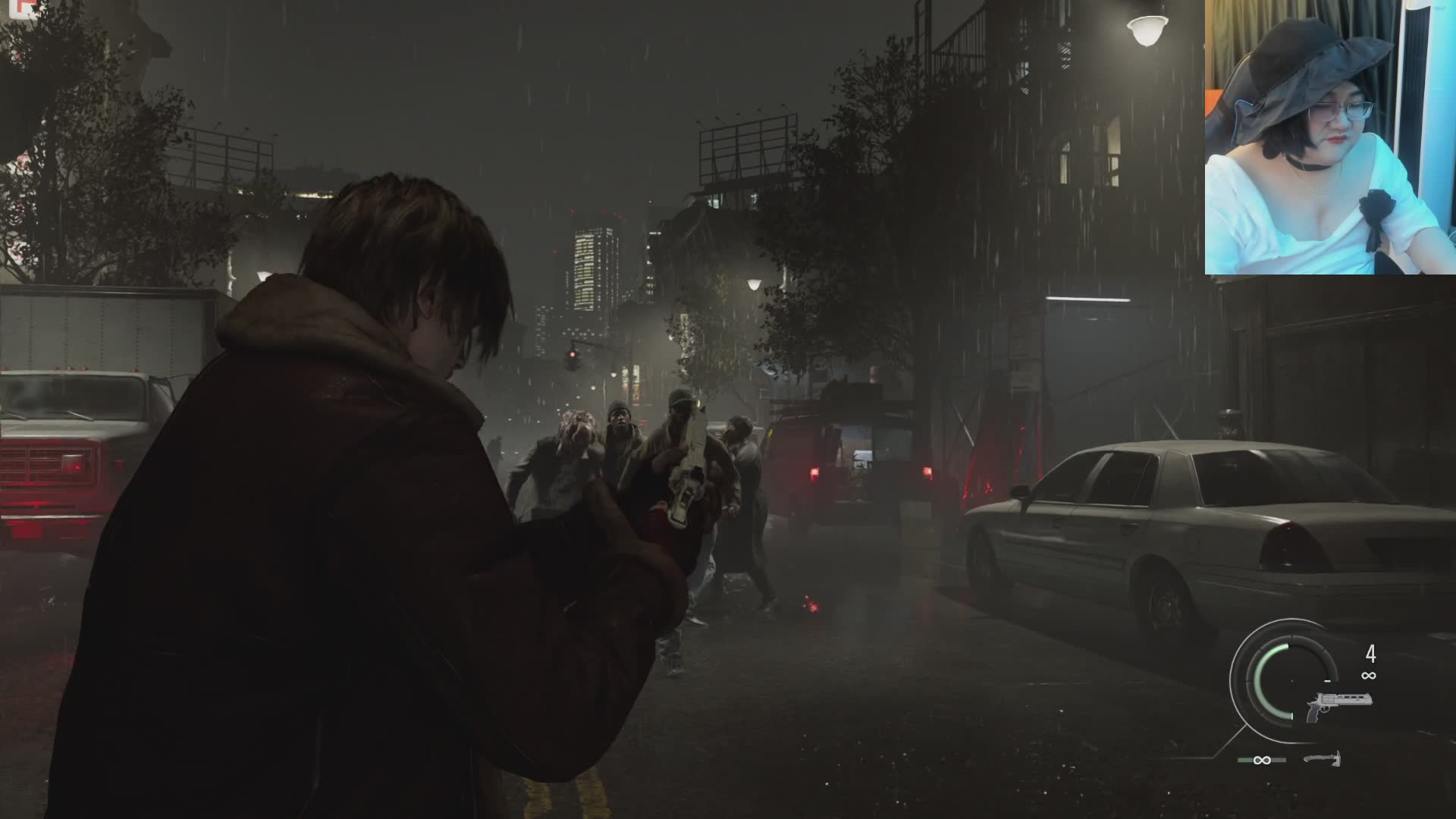
Task: Select the revolver weapon icon
Action: 1338,705
